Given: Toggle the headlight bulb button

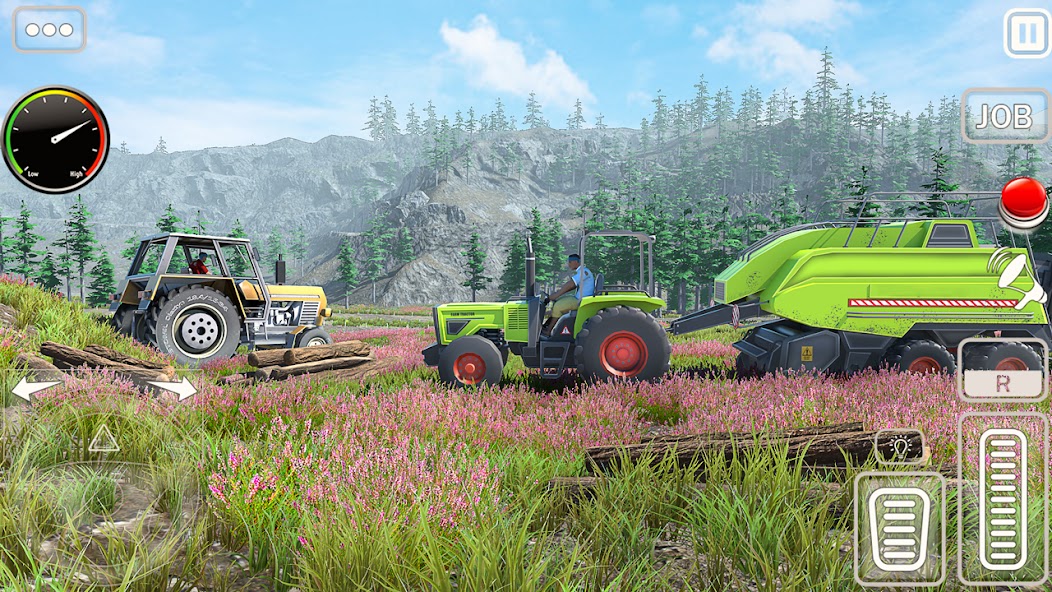Looking at the screenshot, I should 899,446.
